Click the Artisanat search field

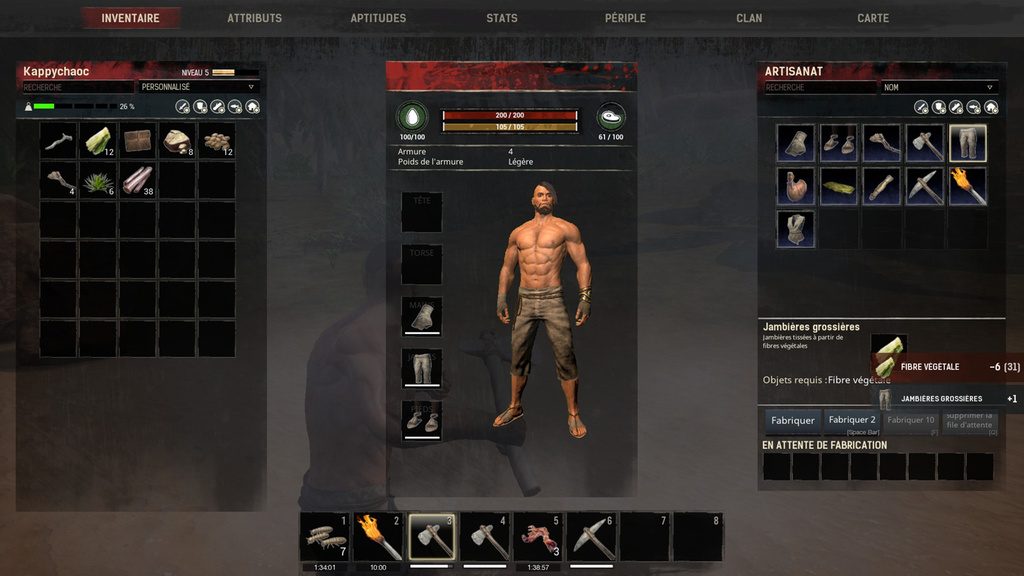(820, 87)
